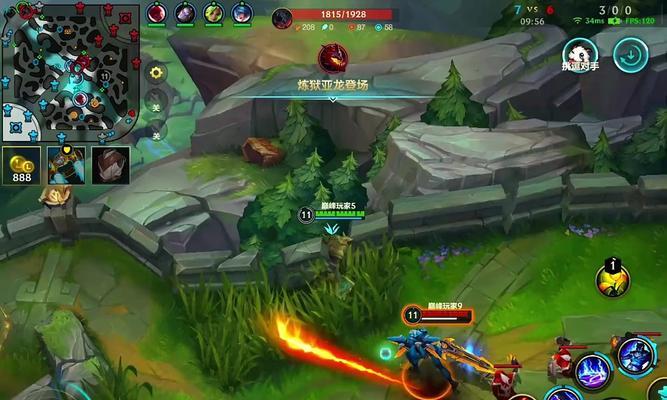Use the yellow item icon marked with 1

[611, 280]
